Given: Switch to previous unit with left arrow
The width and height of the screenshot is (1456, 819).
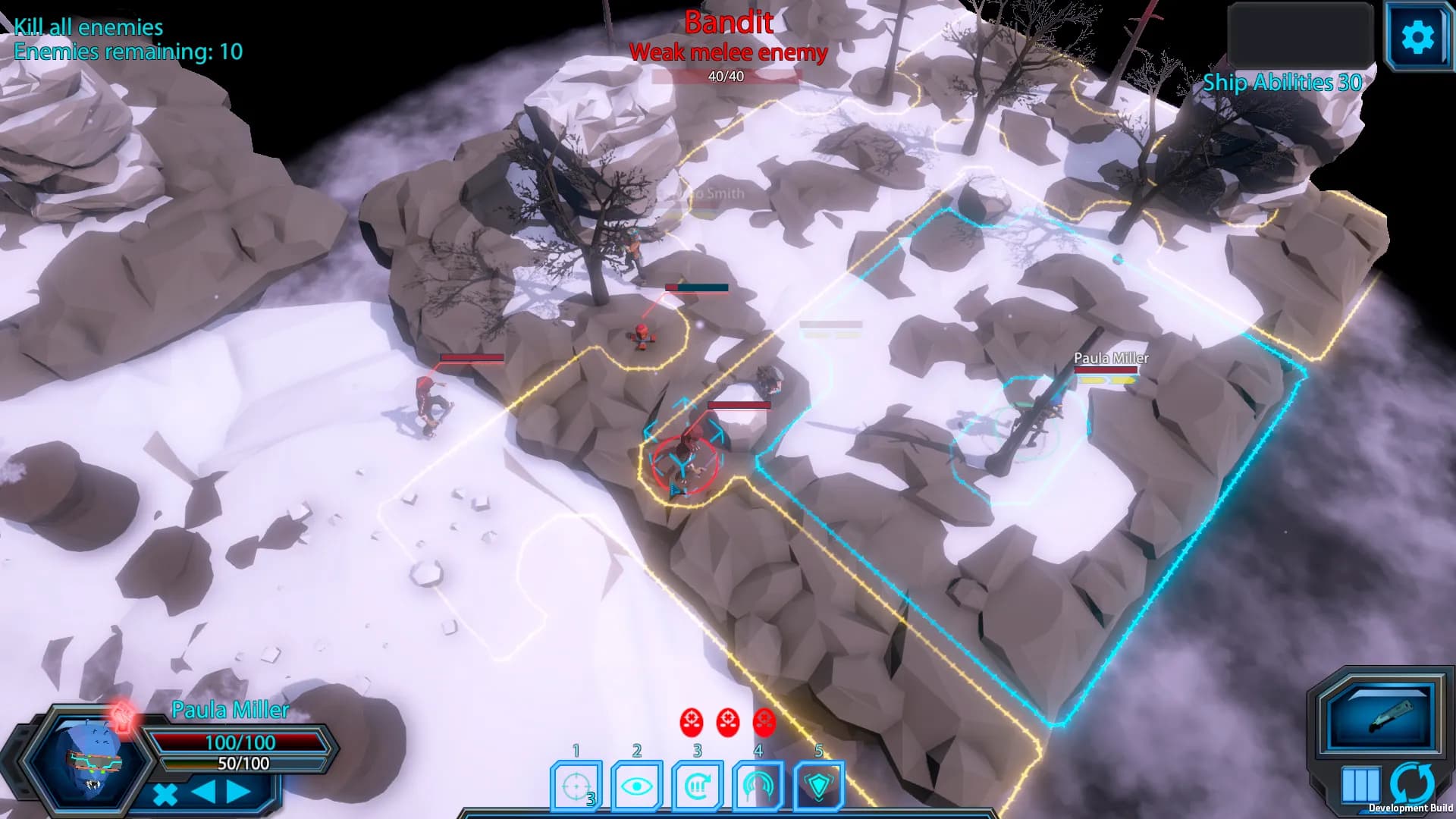Looking at the screenshot, I should pos(202,792).
